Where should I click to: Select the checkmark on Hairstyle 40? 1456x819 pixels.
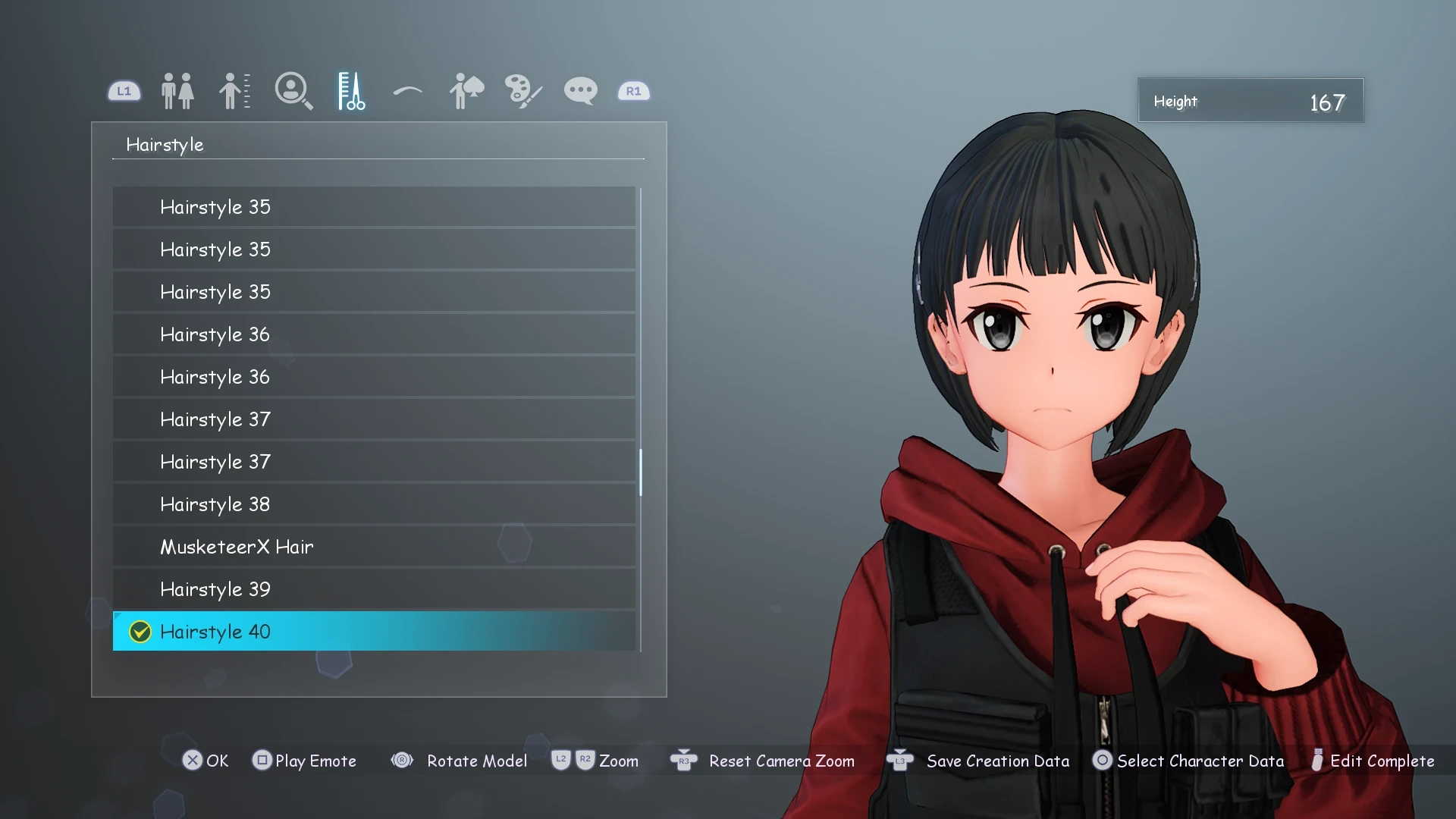[x=140, y=632]
